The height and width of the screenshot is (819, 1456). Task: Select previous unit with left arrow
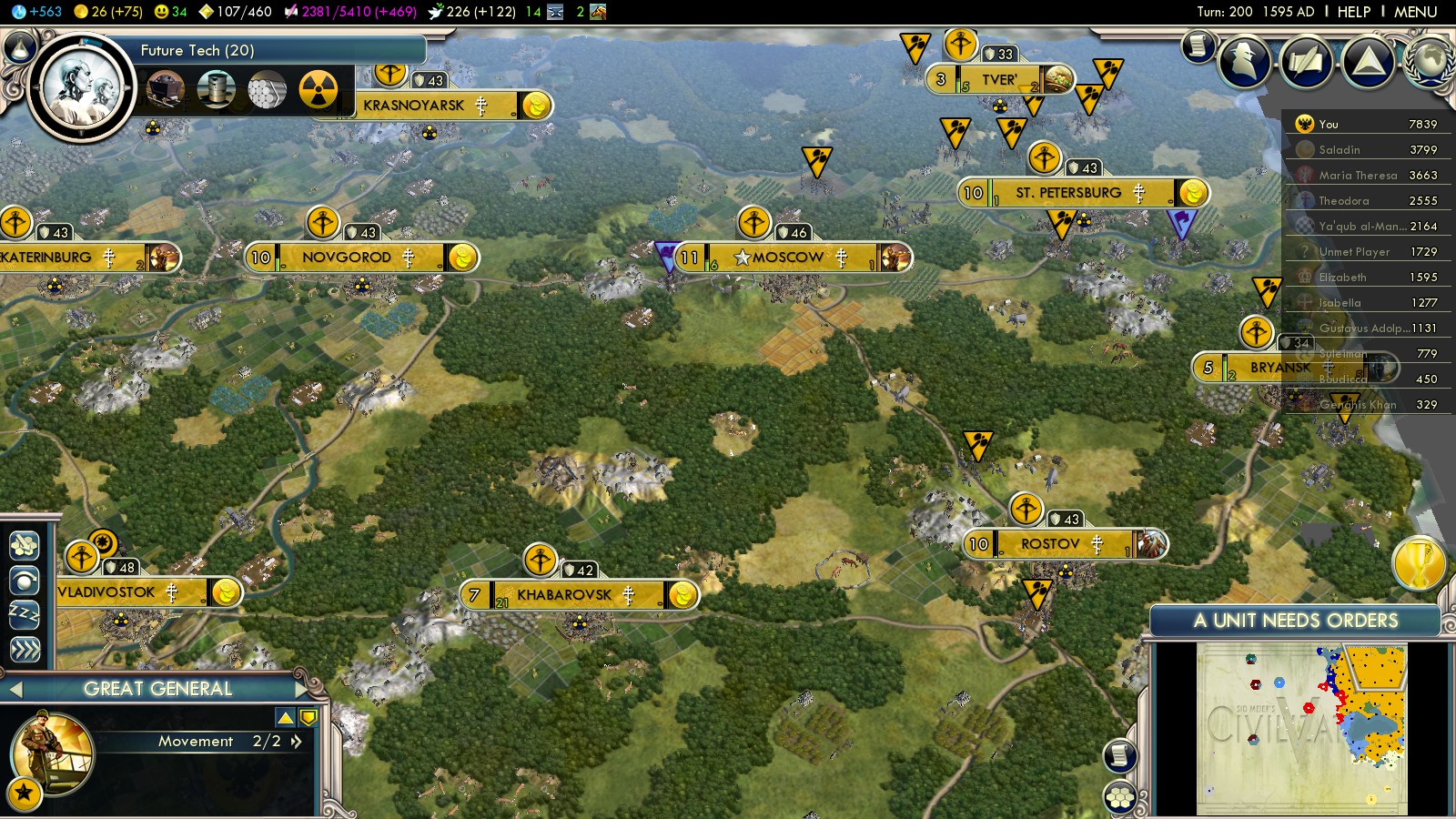[15, 689]
